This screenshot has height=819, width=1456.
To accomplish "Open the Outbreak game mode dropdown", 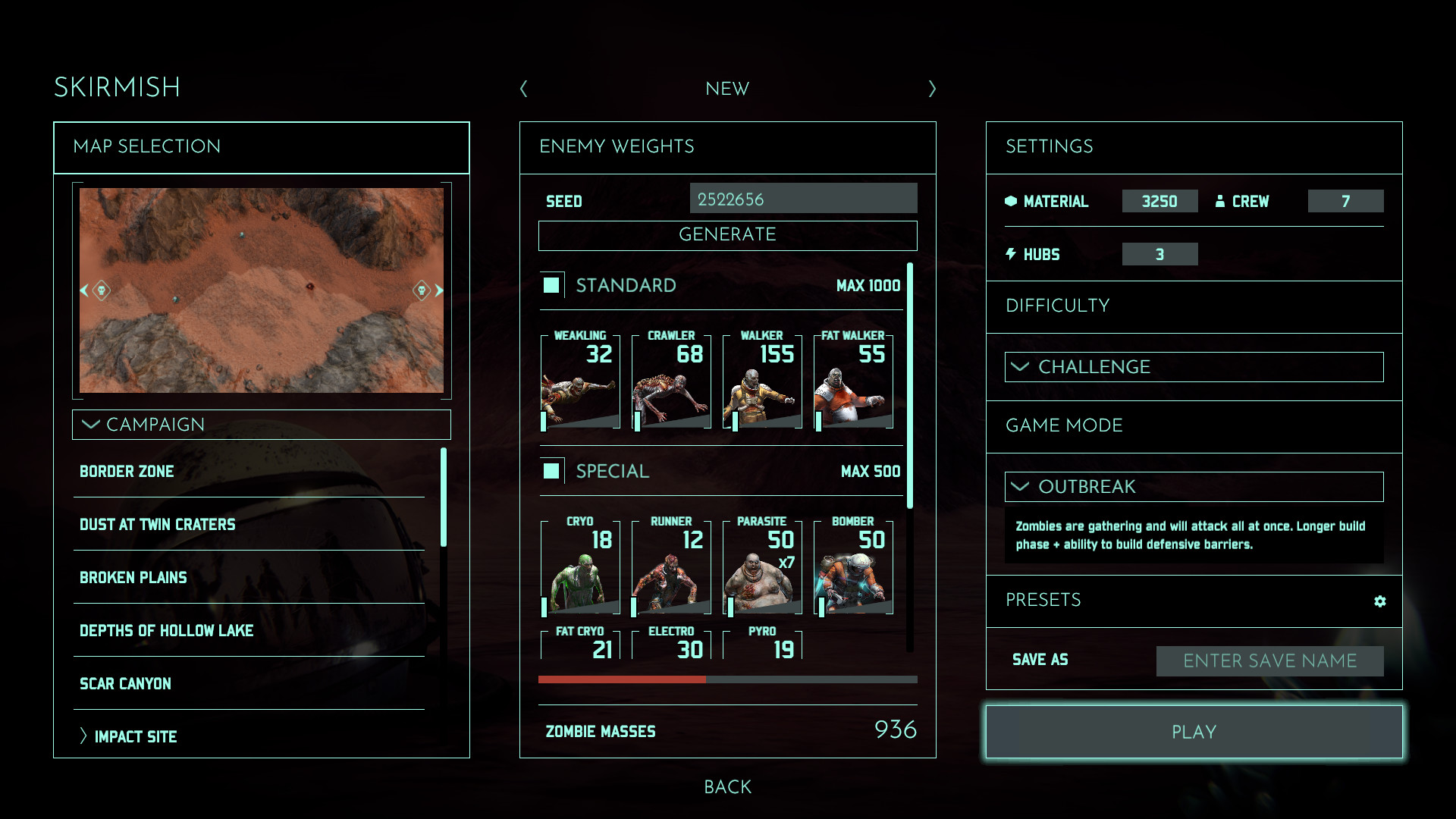I will (x=1194, y=487).
